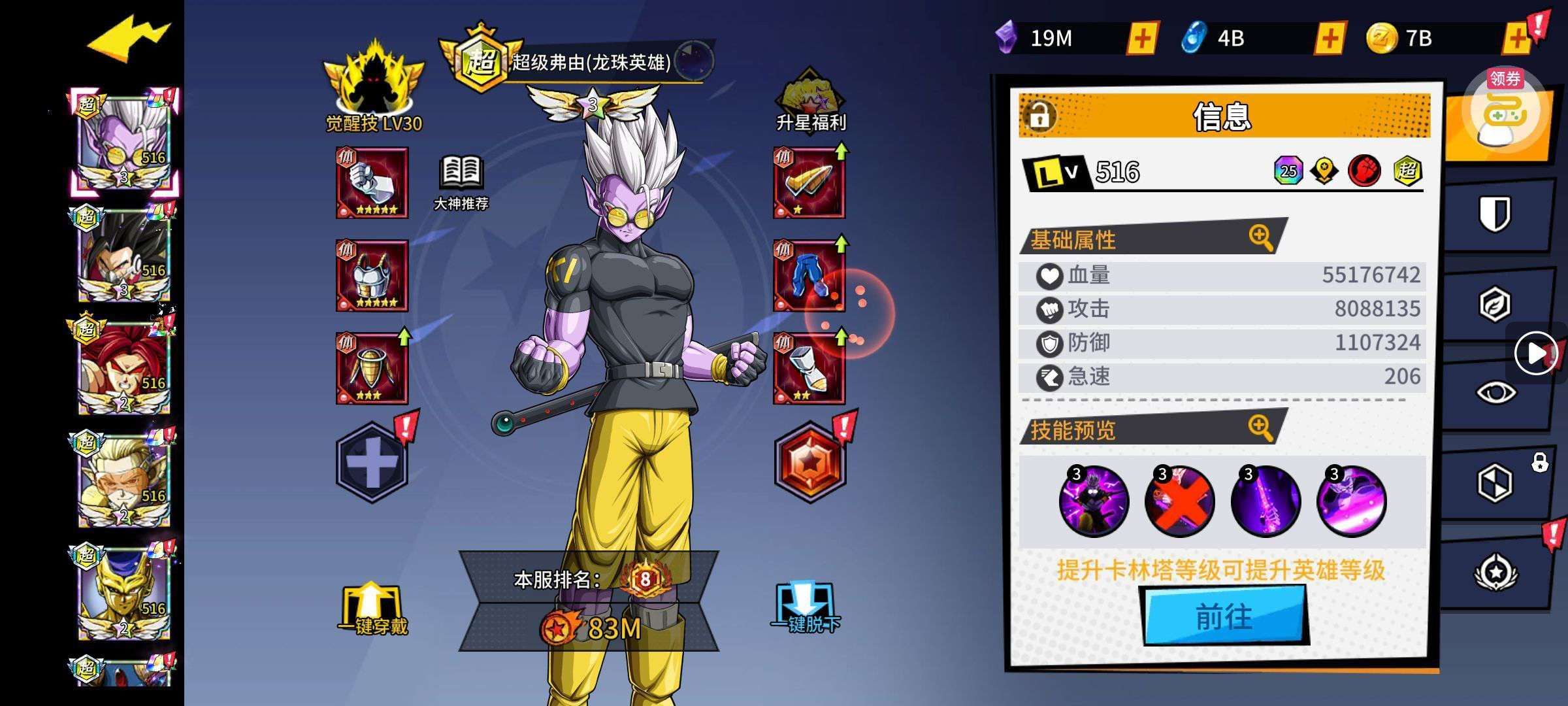The height and width of the screenshot is (706, 1568).
Task: Select the white glove equipment slot
Action: point(372,182)
